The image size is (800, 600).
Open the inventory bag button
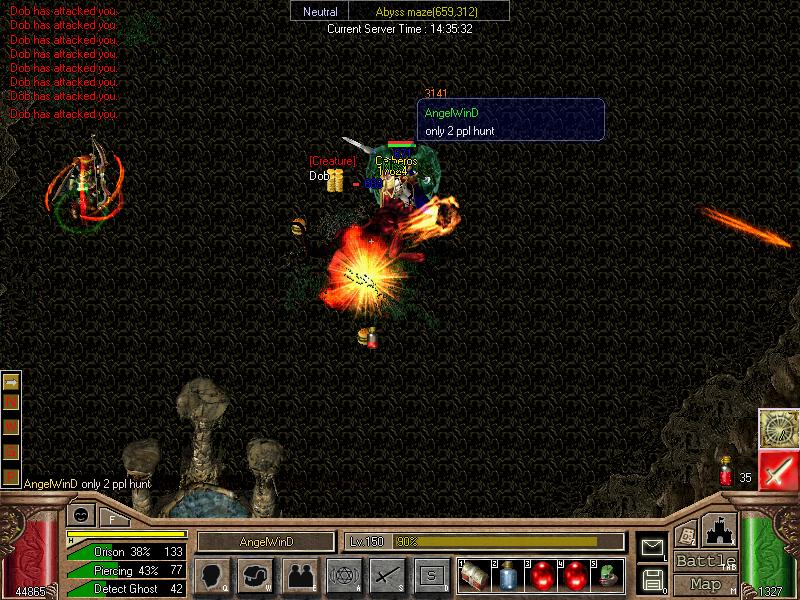tap(256, 575)
